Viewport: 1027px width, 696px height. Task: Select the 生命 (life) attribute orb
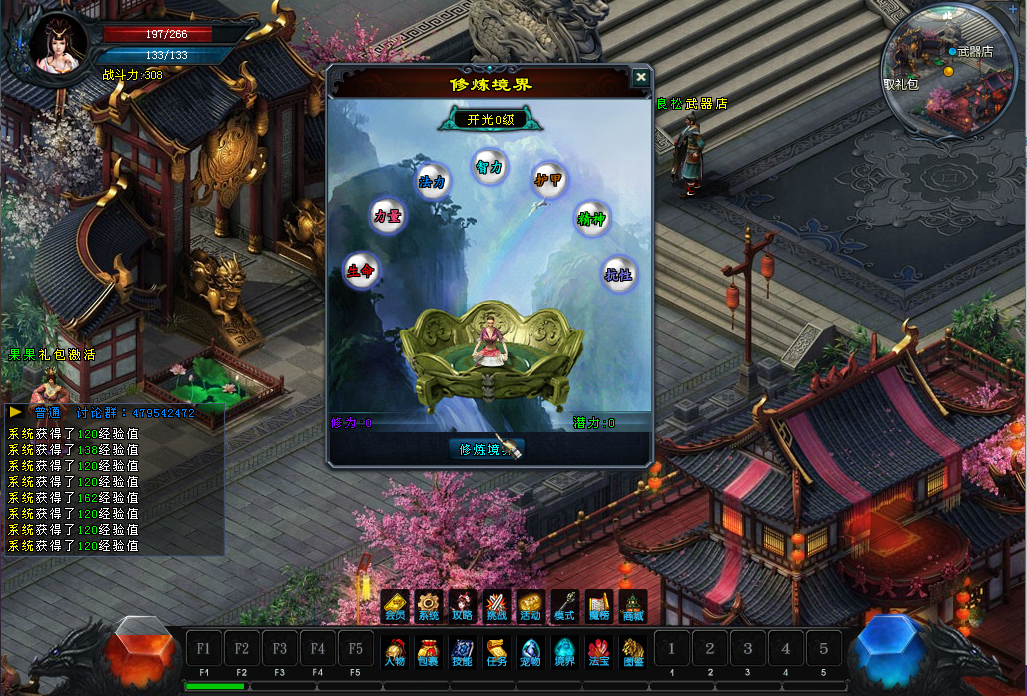coord(361,270)
